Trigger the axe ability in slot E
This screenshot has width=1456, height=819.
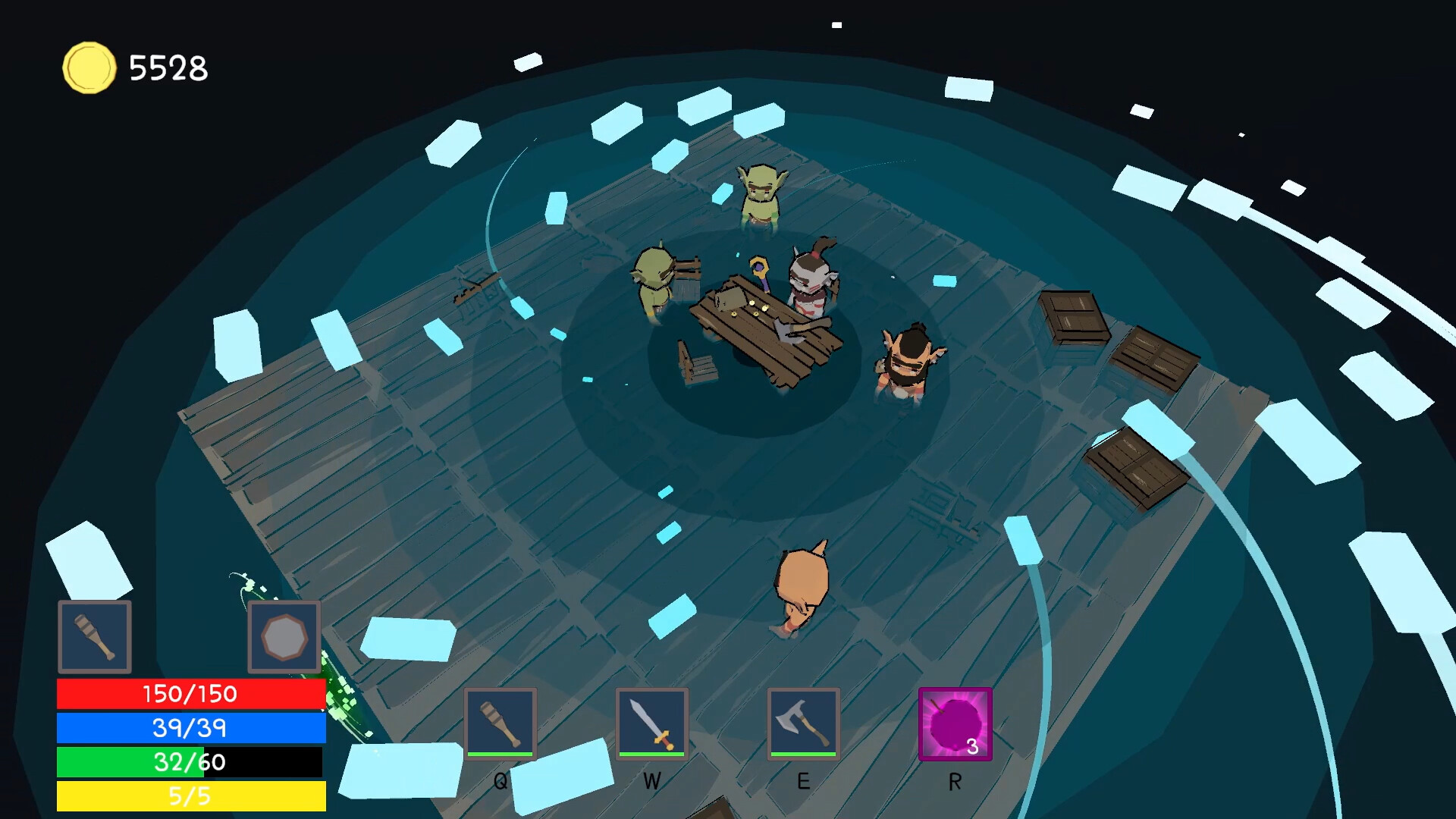[x=804, y=724]
